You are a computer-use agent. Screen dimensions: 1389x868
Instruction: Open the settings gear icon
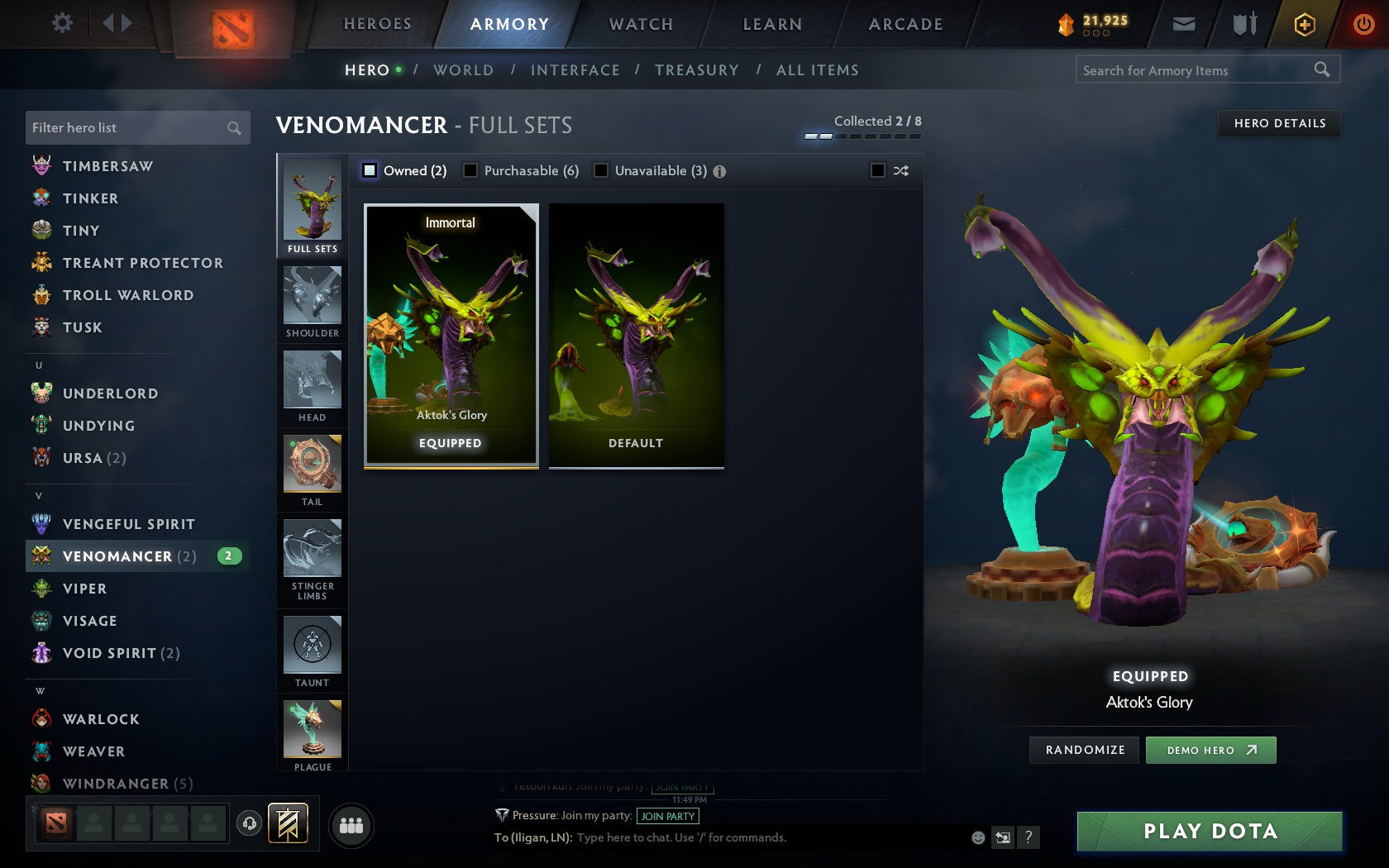point(60,23)
